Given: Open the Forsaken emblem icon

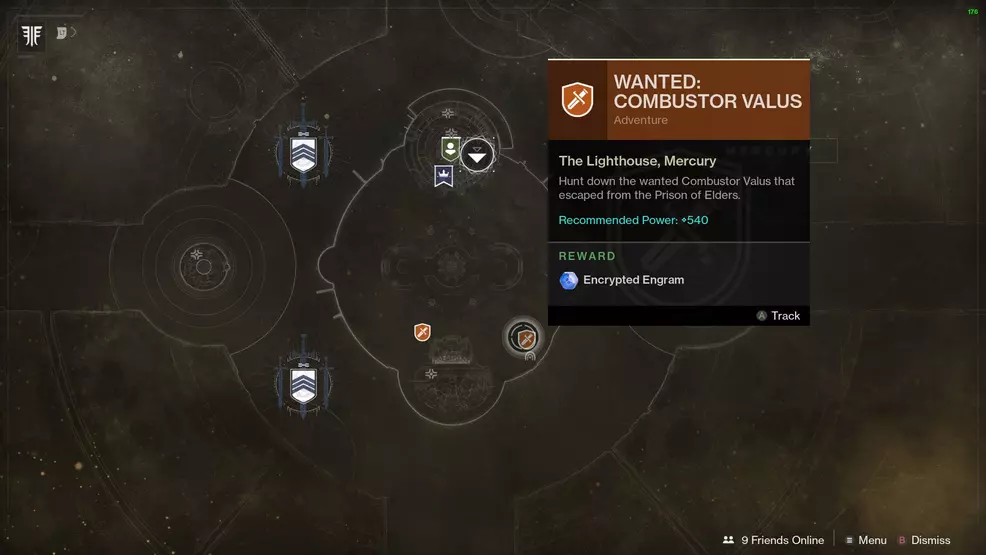Looking at the screenshot, I should [32, 36].
